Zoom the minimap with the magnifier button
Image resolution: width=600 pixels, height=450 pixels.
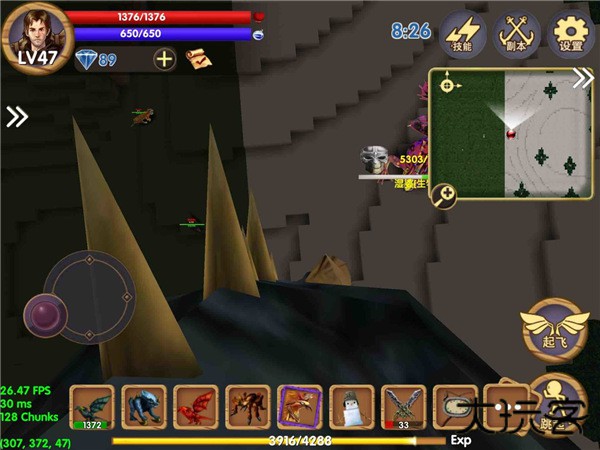[445, 195]
